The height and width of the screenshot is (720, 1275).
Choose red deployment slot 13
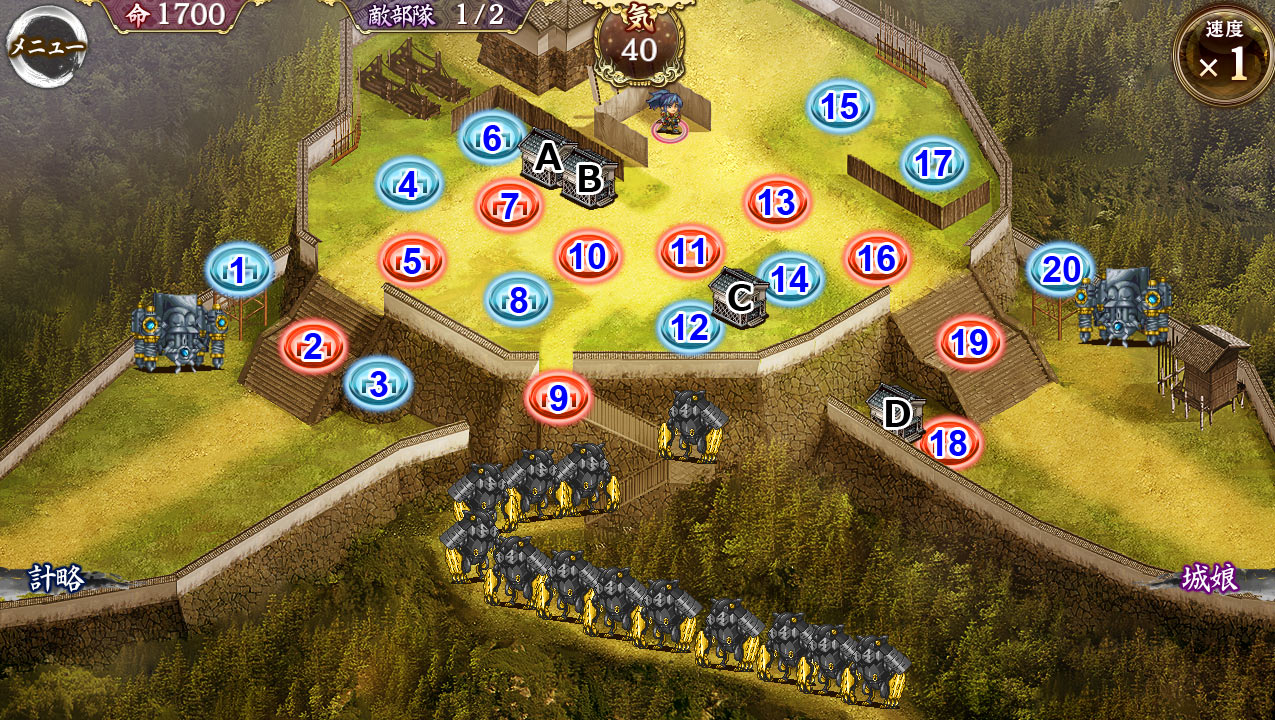click(776, 203)
